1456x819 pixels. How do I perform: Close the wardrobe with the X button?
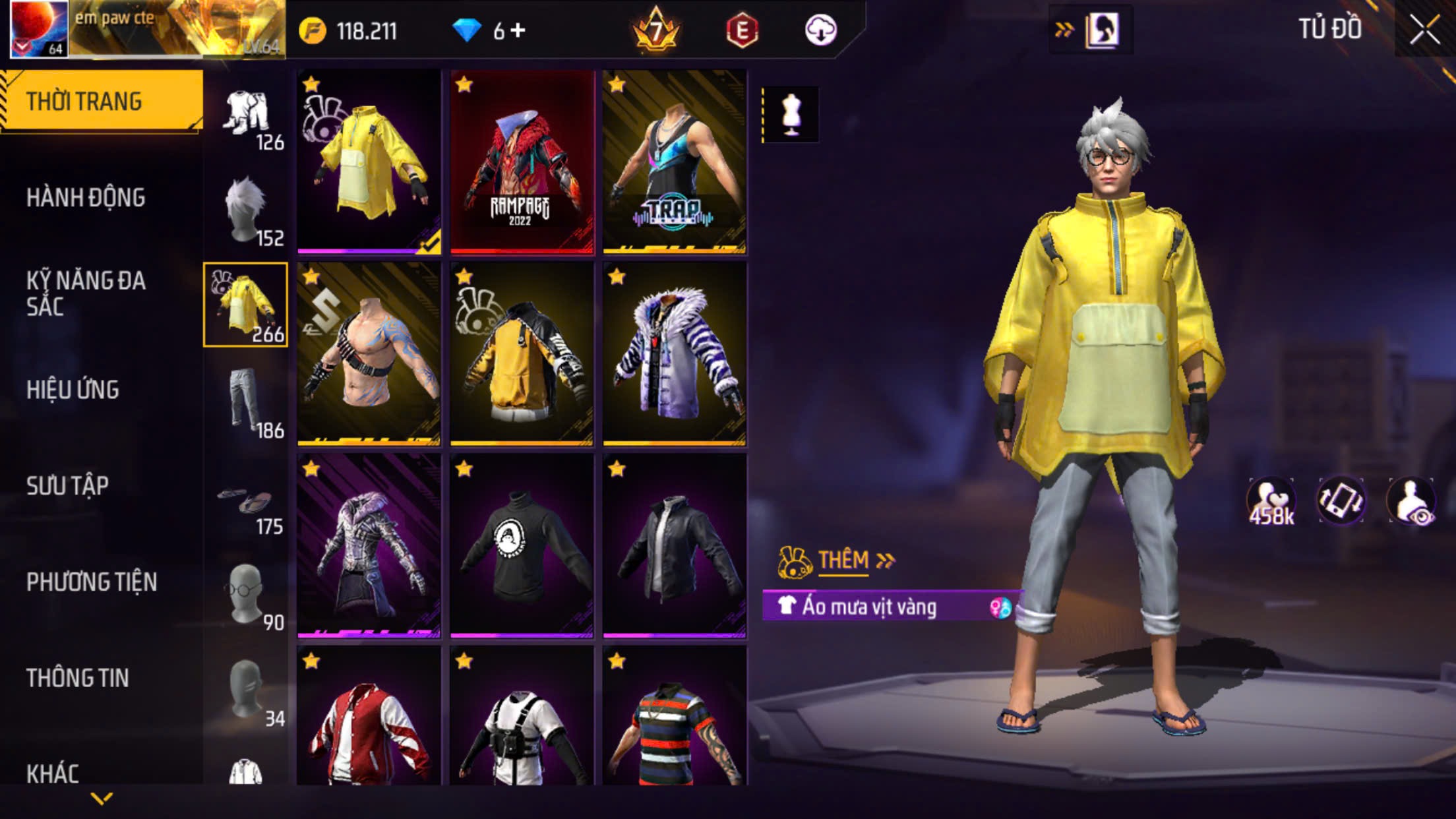point(1424,30)
